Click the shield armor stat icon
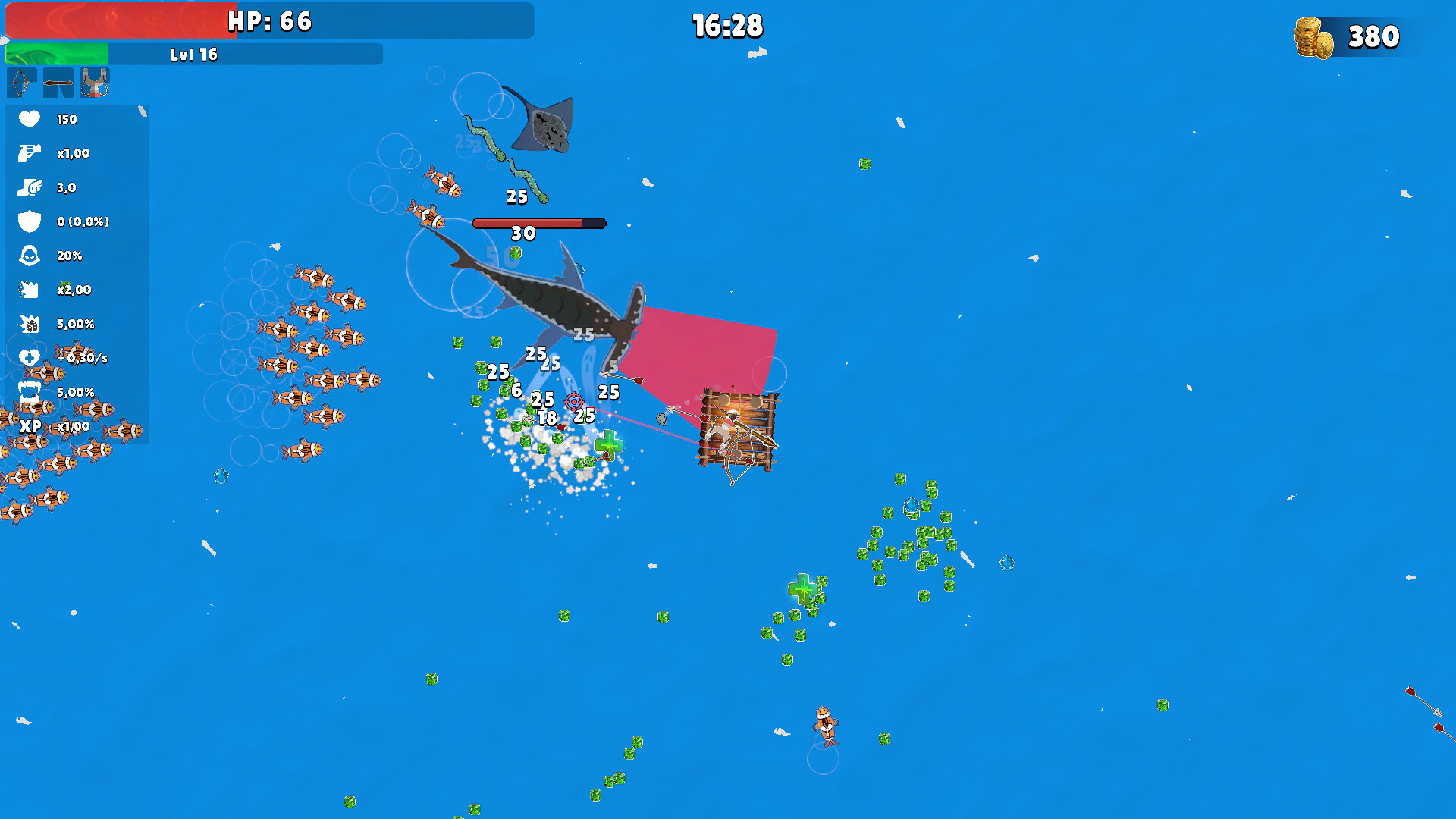Viewport: 1456px width, 819px height. [28, 221]
